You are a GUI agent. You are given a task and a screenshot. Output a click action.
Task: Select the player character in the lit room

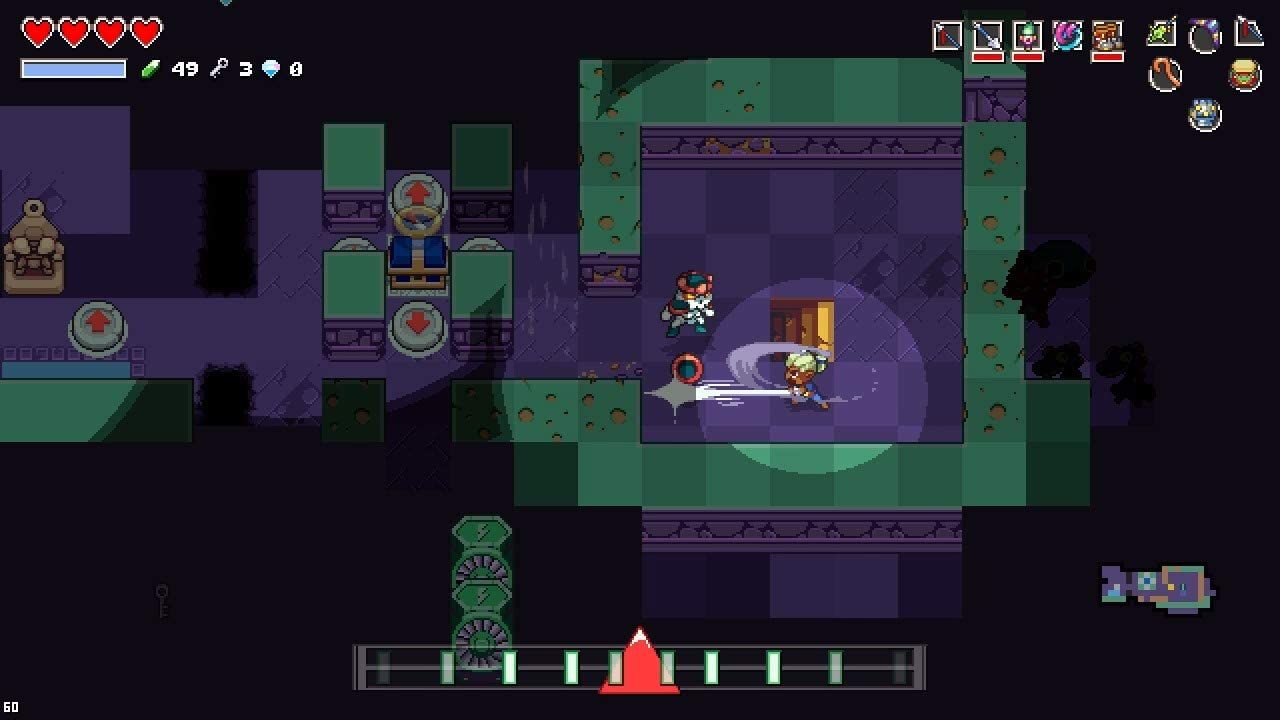tap(806, 383)
